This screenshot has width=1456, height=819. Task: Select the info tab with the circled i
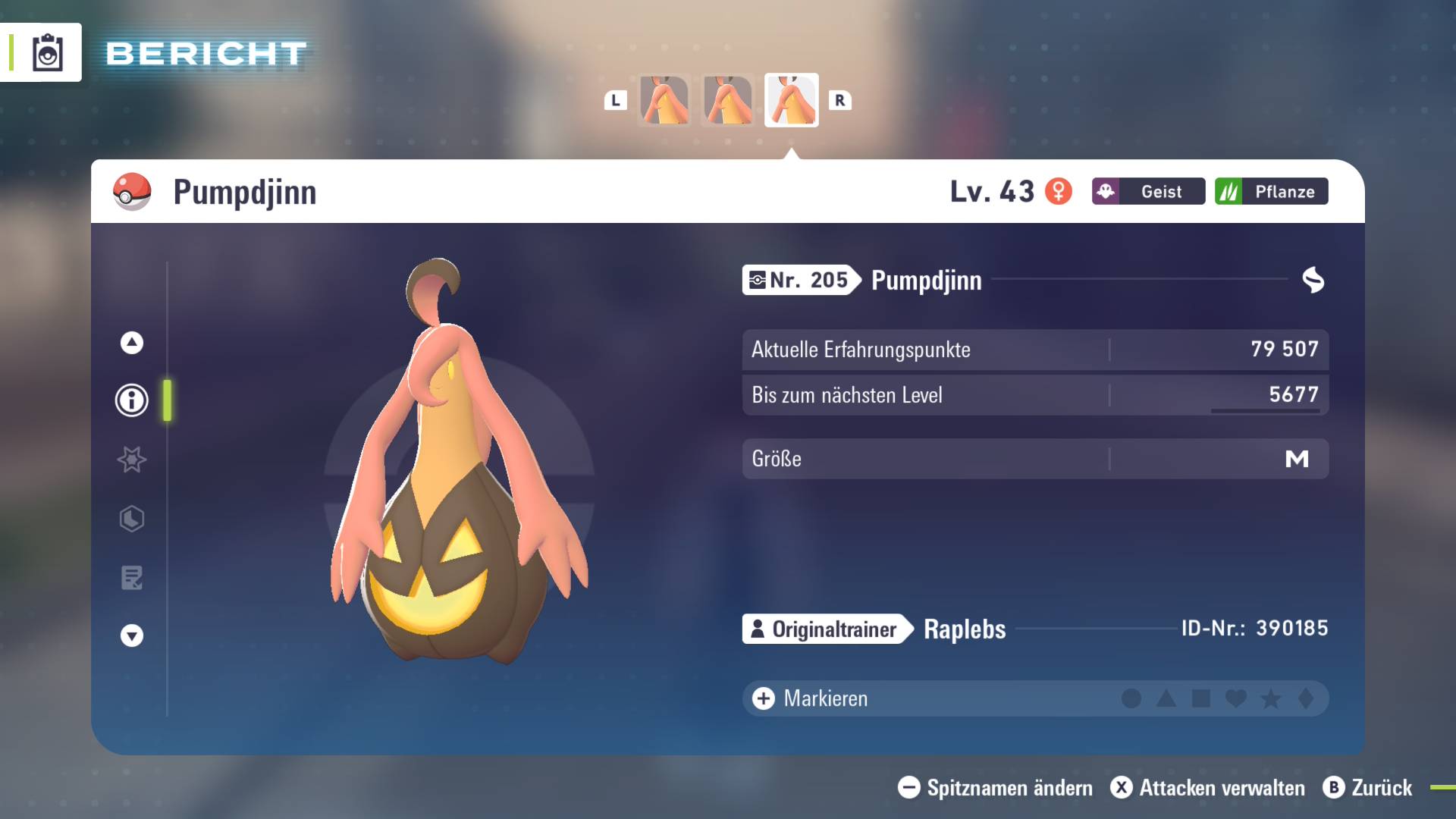[x=132, y=400]
